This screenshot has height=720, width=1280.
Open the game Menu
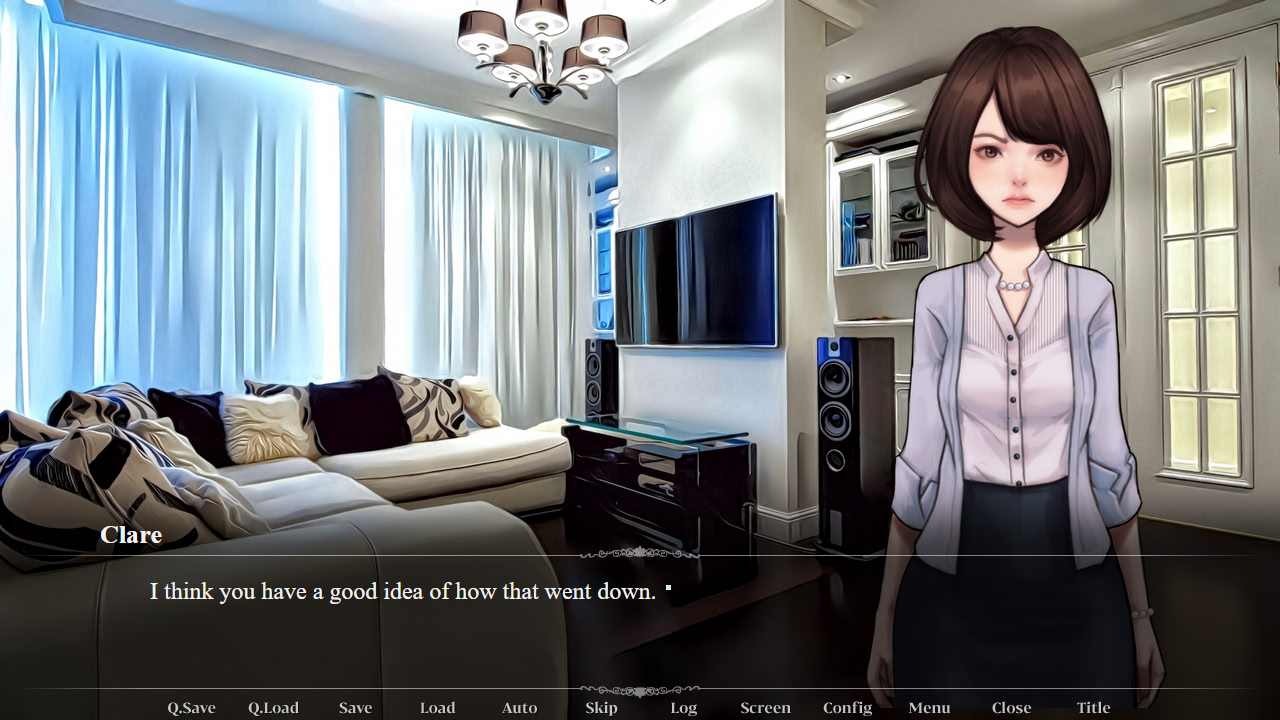tap(929, 707)
